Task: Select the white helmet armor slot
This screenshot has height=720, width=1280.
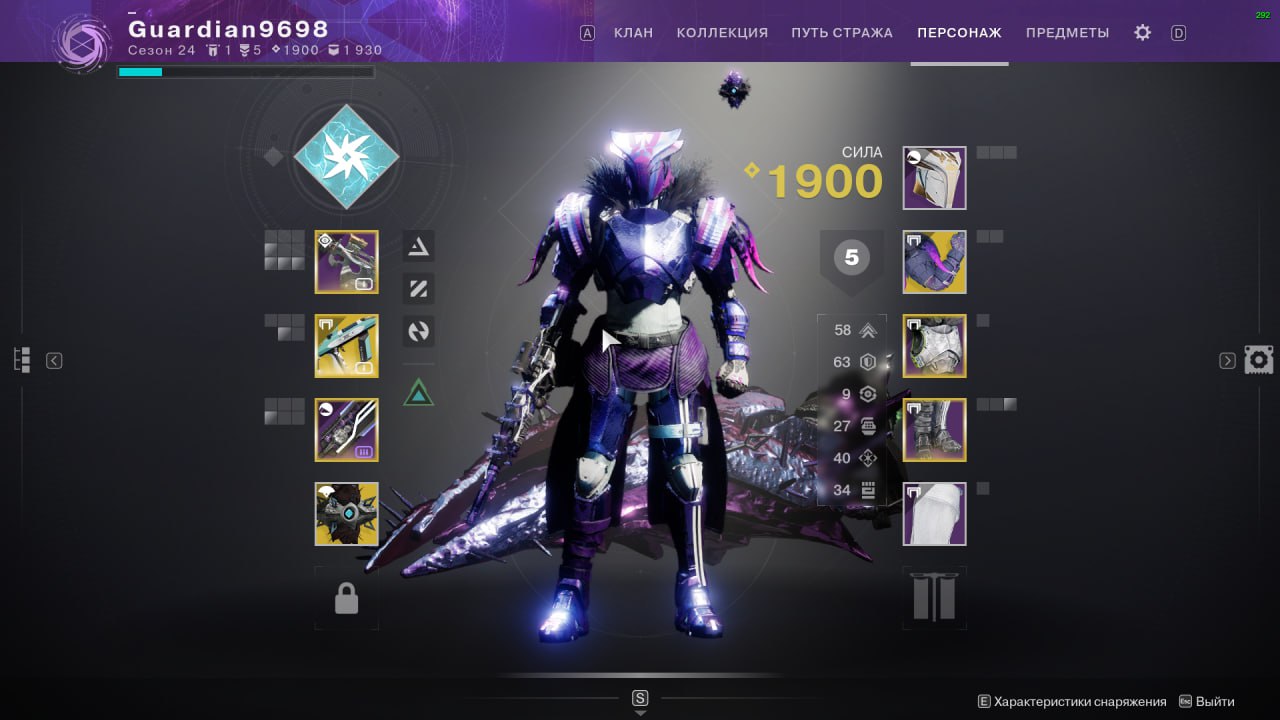Action: pyautogui.click(x=934, y=178)
